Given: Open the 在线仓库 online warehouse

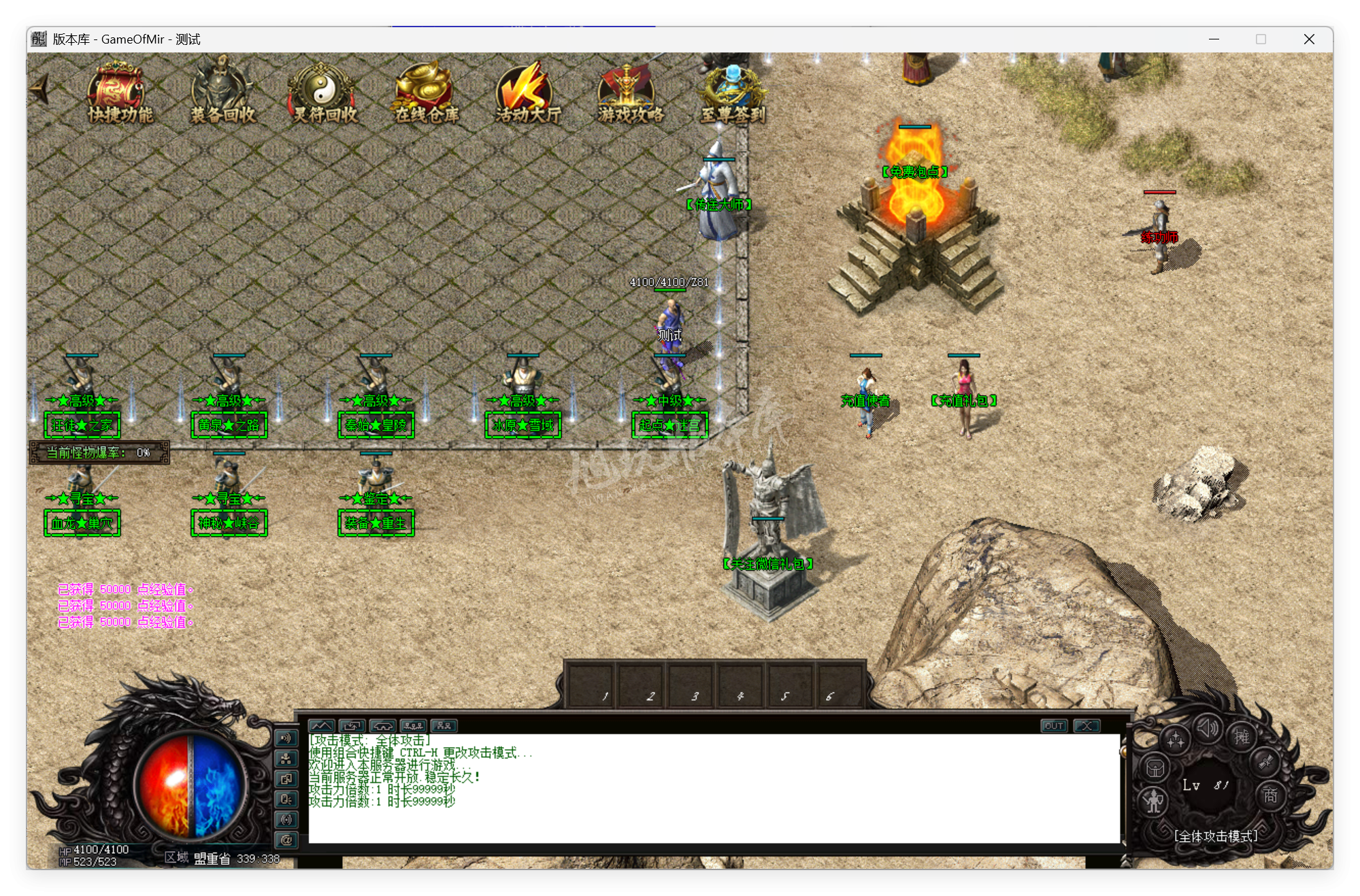Looking at the screenshot, I should tap(422, 85).
